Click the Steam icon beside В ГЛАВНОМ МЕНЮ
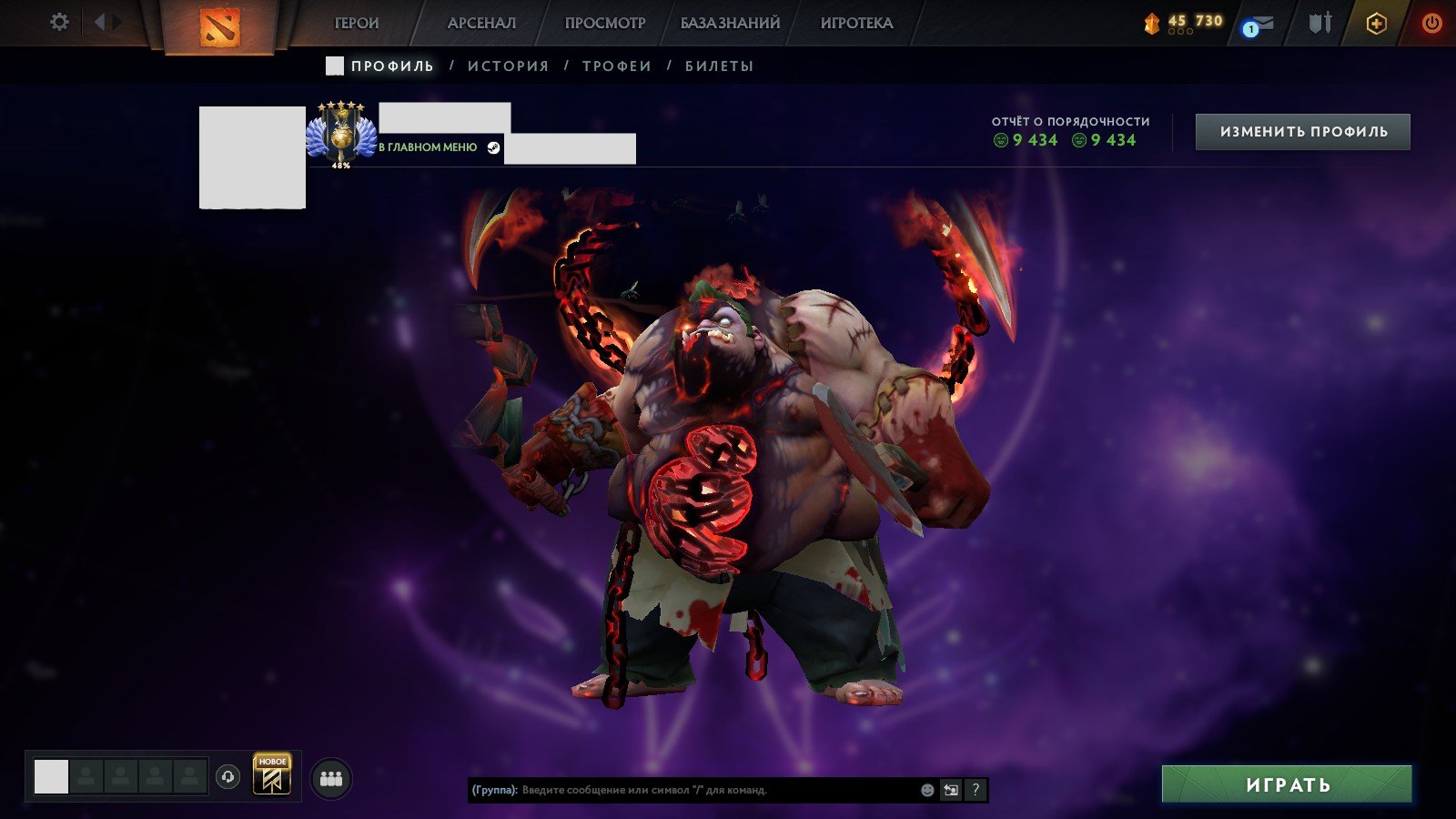 (x=492, y=147)
